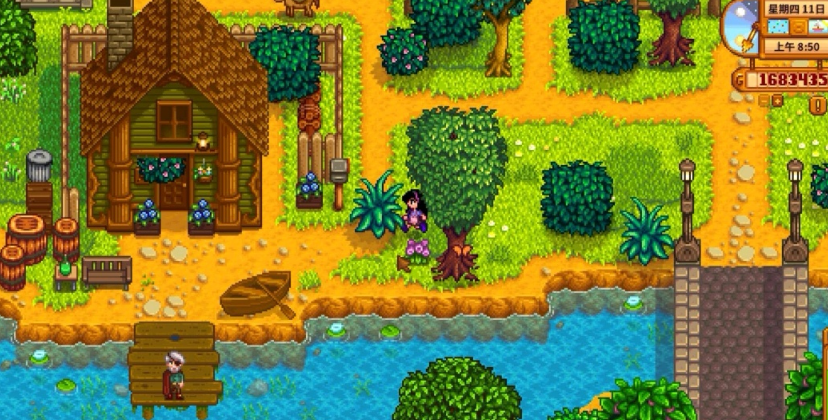Open the journal exclamation mark icon
Viewport: 828px width, 420px height.
[818, 105]
